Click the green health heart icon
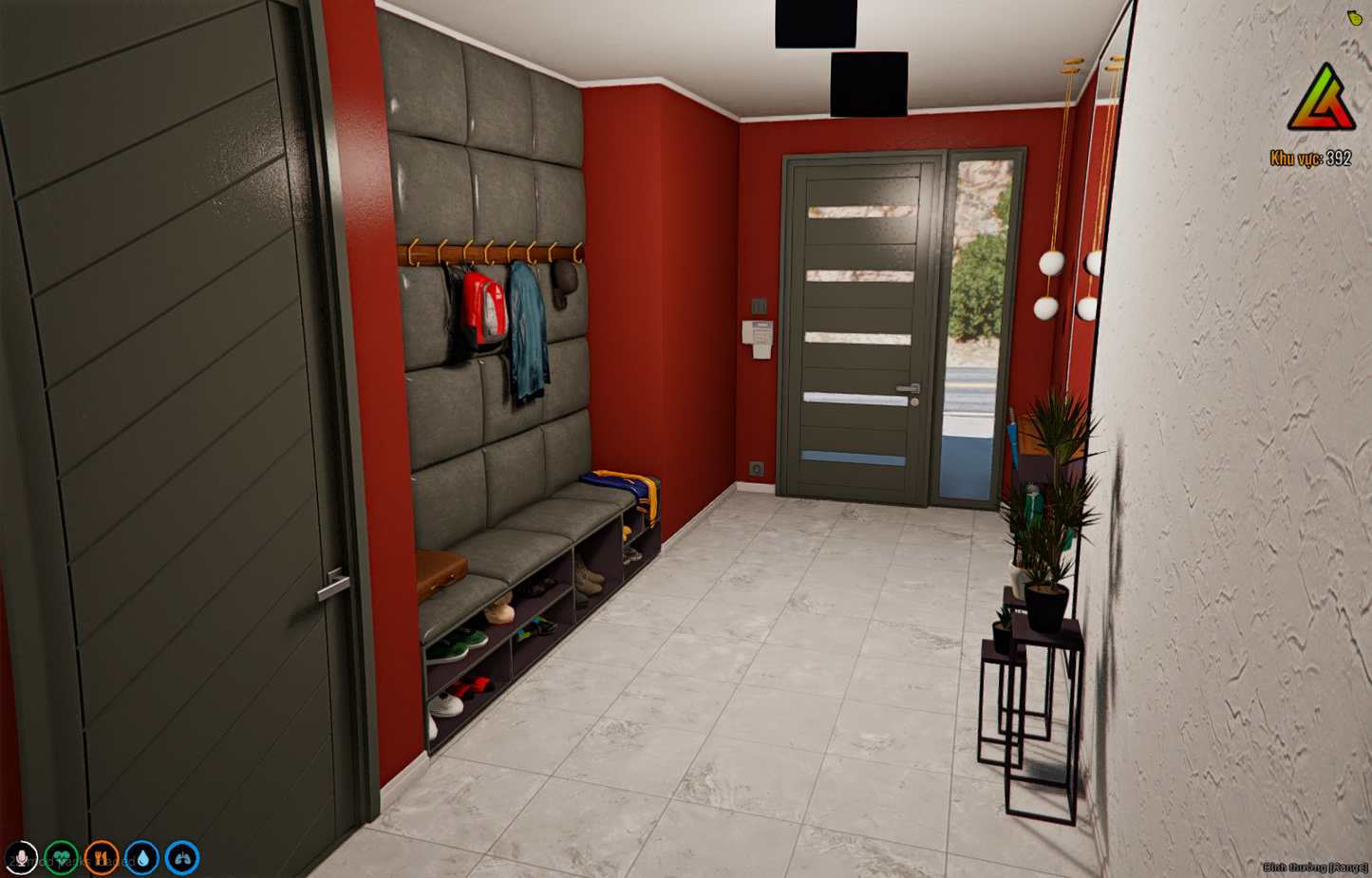This screenshot has width=1372, height=878. [61, 857]
